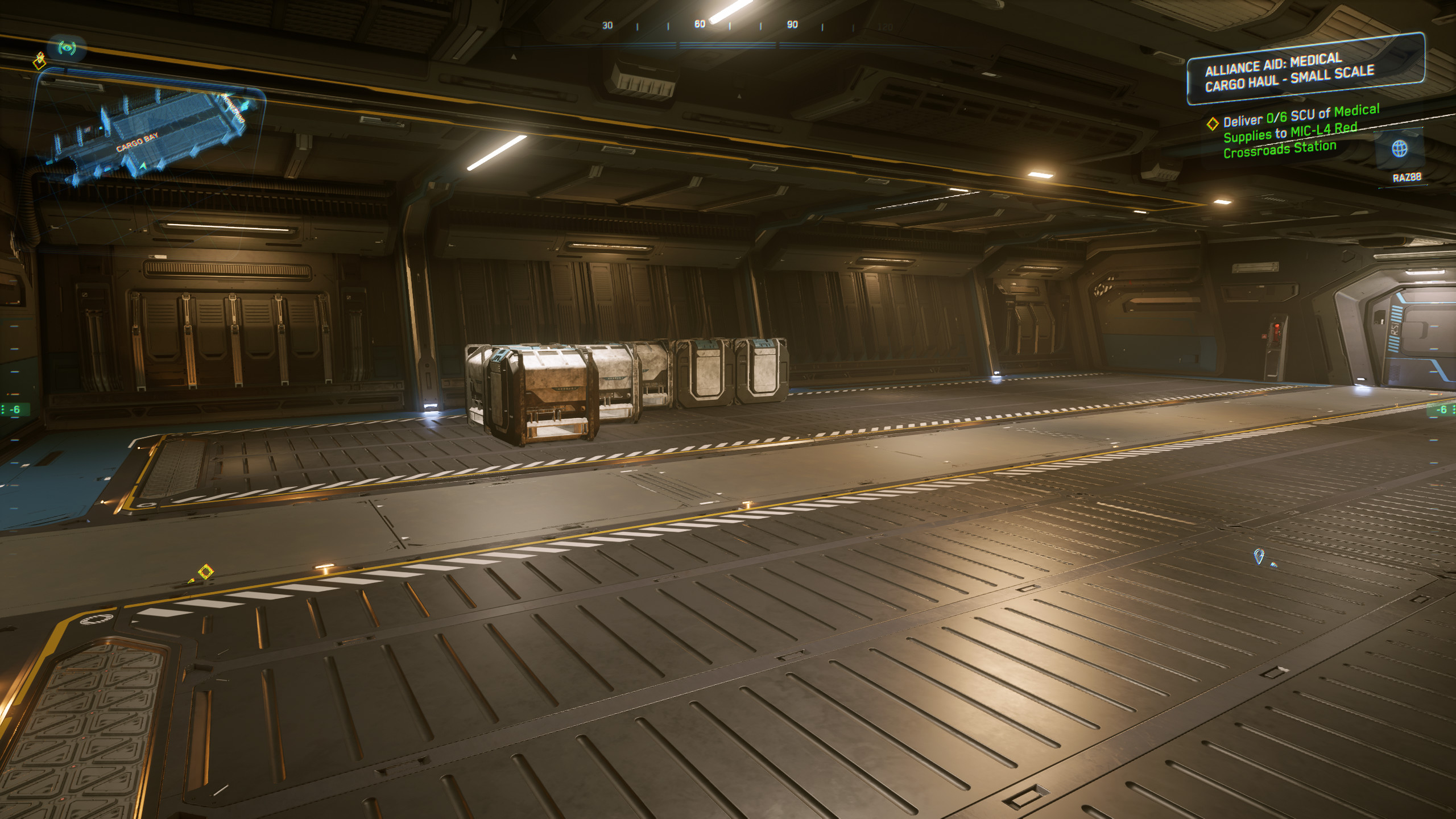Viewport: 1456px width, 819px height.
Task: Click the globe icon above RAZ88
Action: tap(1399, 149)
